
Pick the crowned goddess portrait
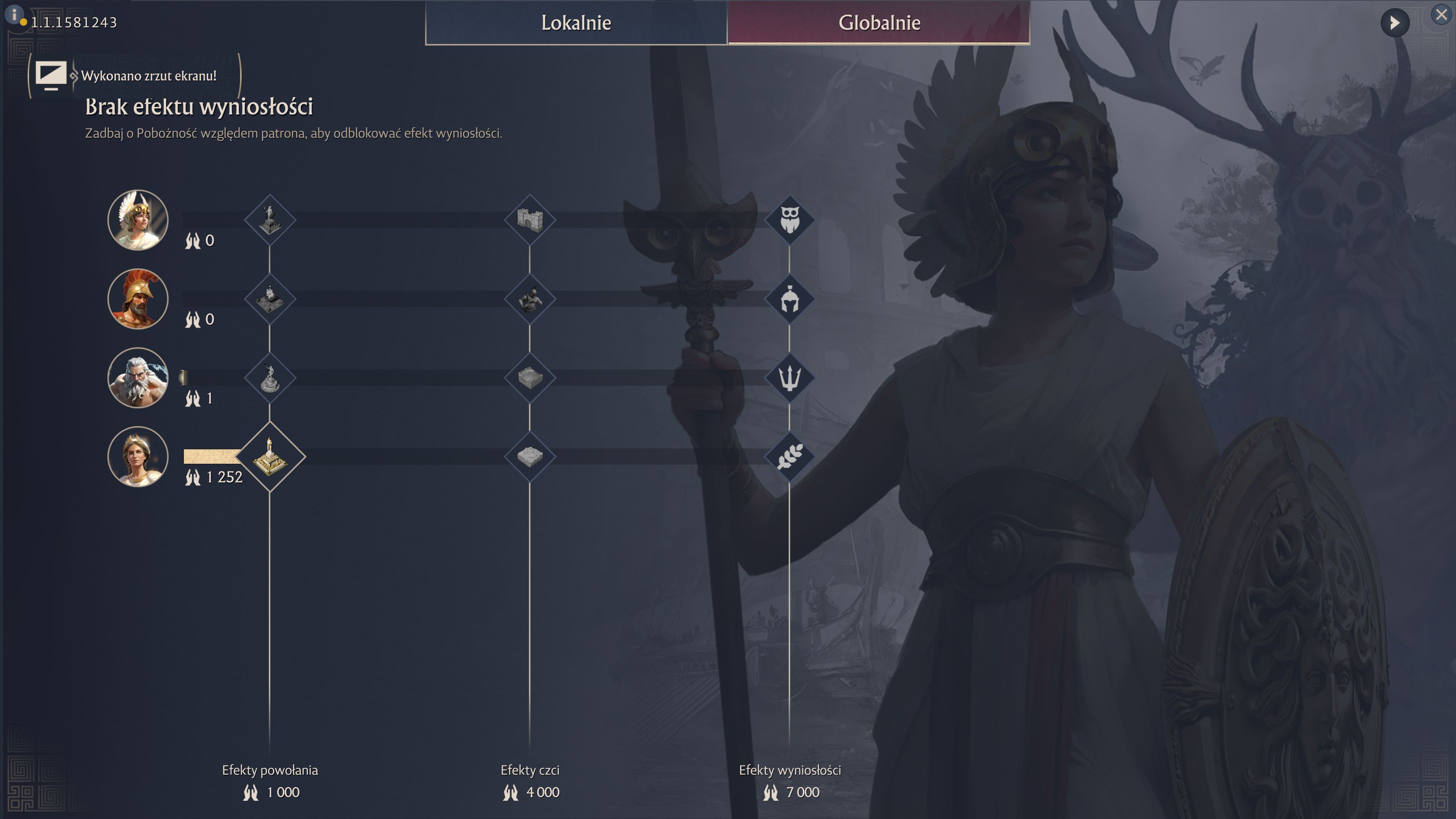click(138, 457)
